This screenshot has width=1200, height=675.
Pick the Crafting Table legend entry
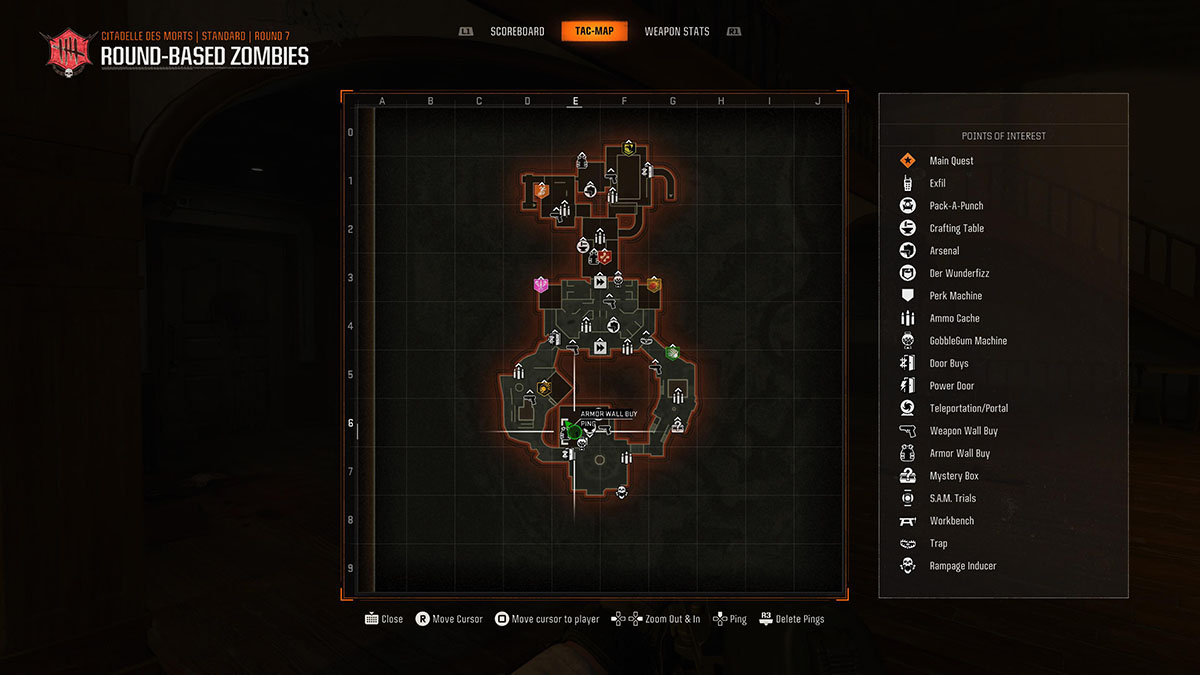pyautogui.click(x=956, y=228)
